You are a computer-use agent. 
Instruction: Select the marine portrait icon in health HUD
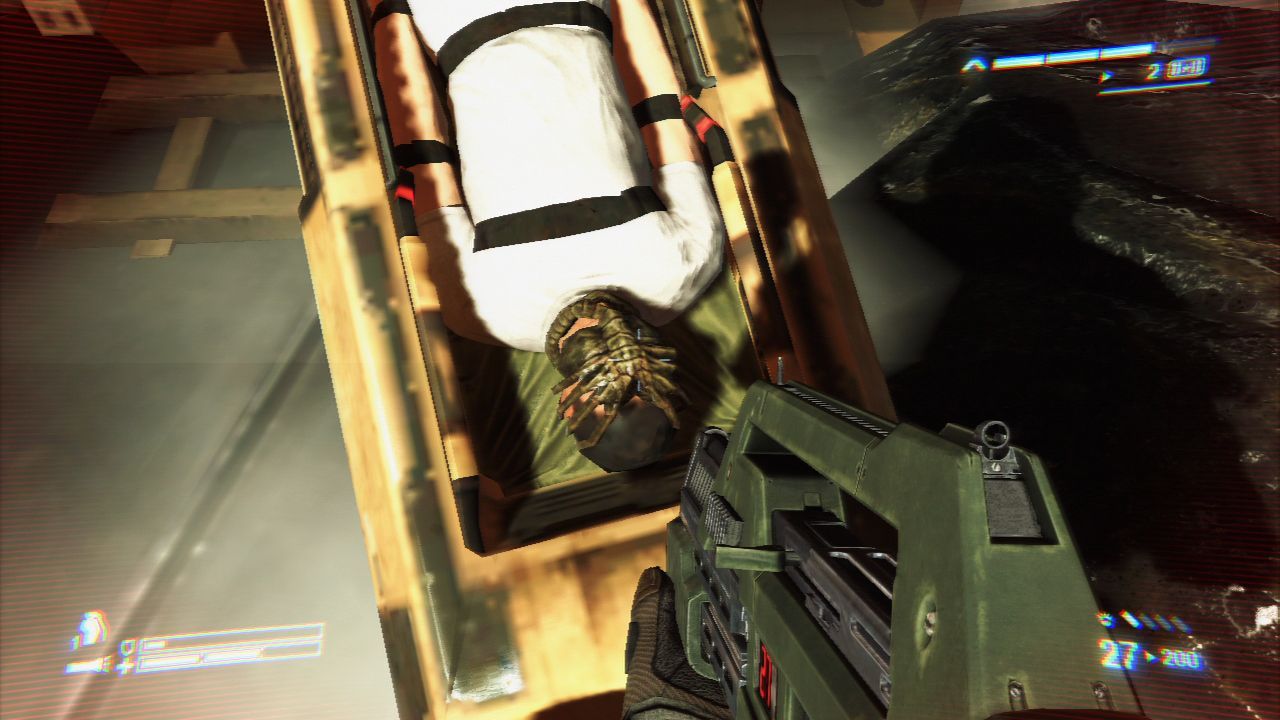(x=91, y=626)
